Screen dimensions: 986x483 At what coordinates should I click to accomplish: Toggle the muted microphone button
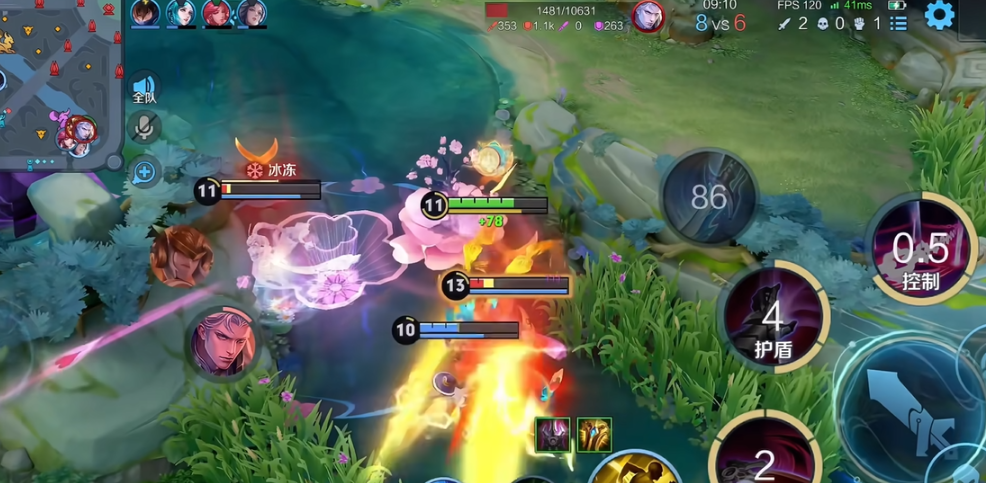(144, 127)
